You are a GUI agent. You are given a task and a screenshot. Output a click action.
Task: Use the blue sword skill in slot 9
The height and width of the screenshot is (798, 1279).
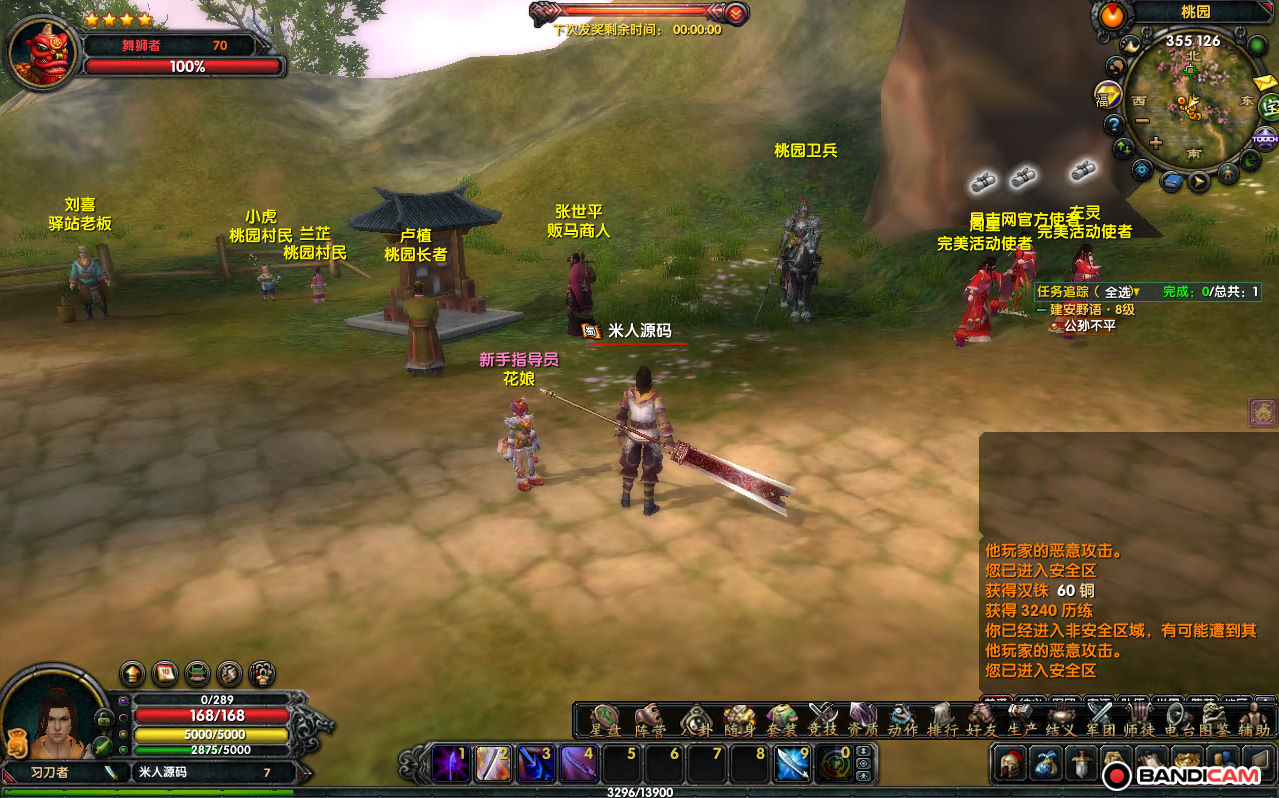tap(793, 764)
